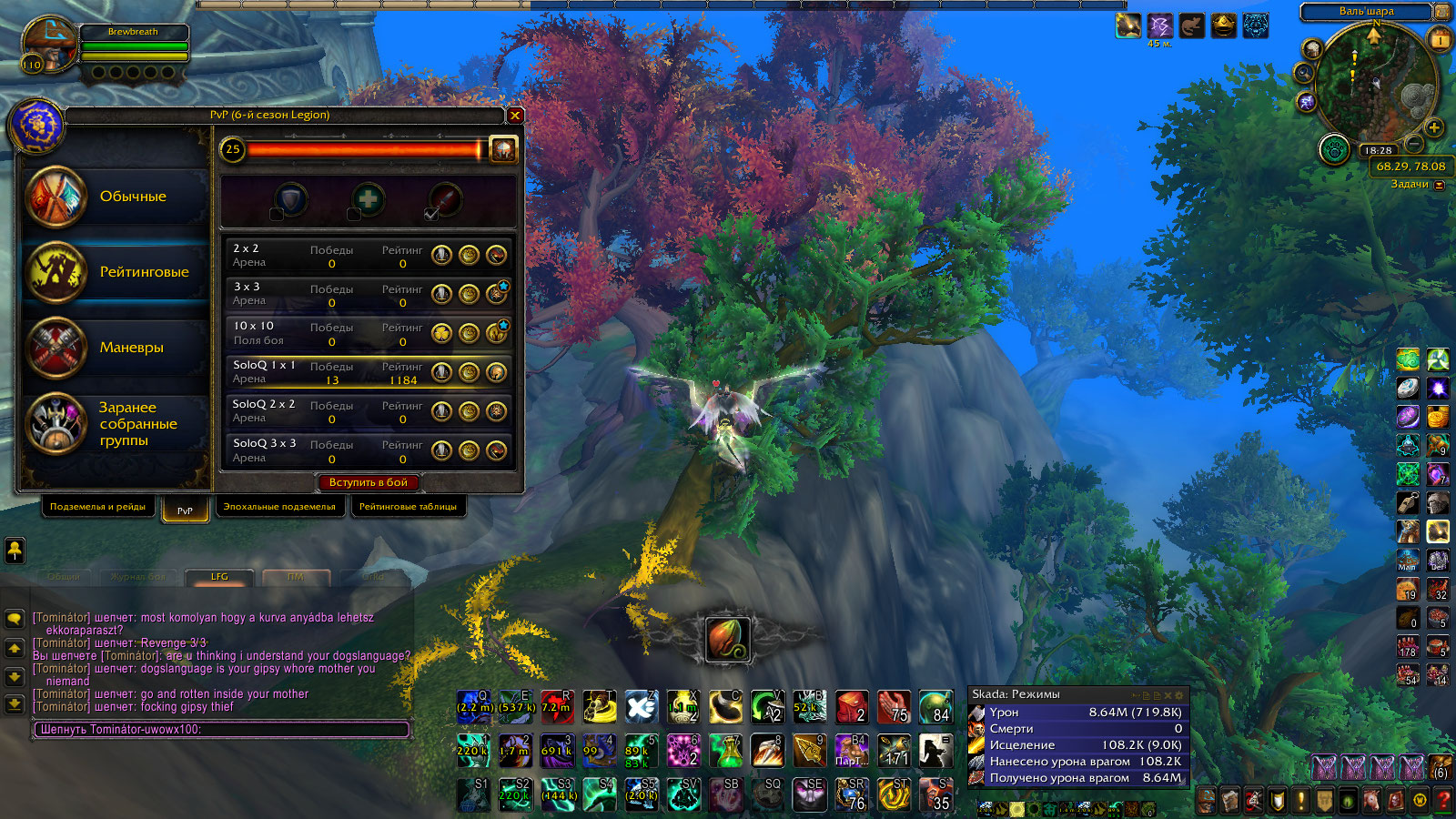Viewport: 1456px width, 819px height.
Task: Select the 2 x 2 Арена row
Action: click(x=328, y=256)
